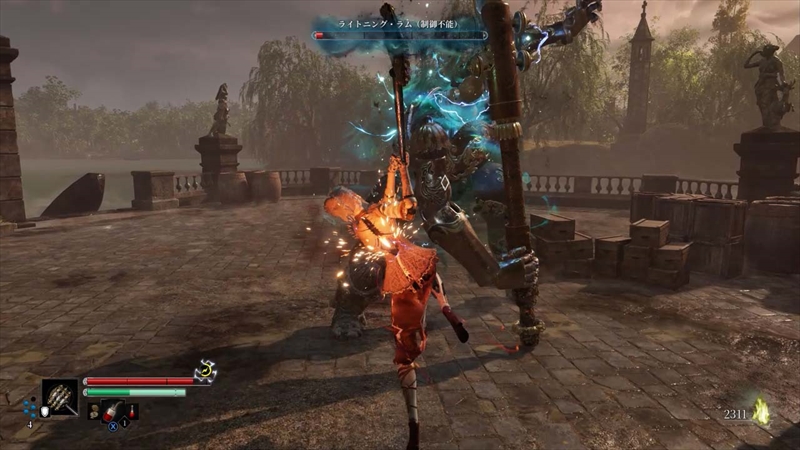Click the yellow lightning status icon
This screenshot has height=450, width=800.
coord(205,371)
